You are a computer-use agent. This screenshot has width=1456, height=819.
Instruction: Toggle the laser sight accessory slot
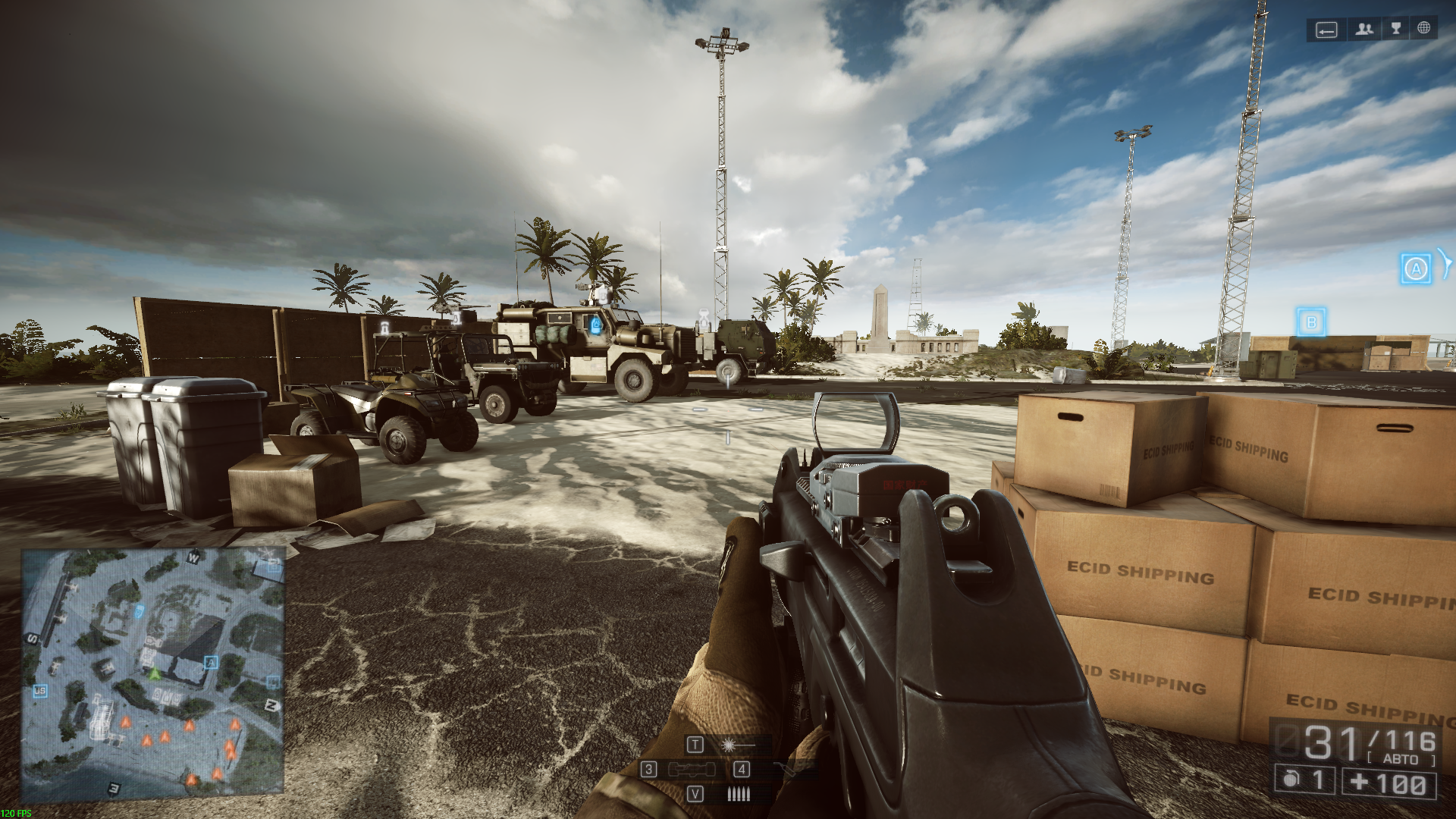(x=729, y=745)
